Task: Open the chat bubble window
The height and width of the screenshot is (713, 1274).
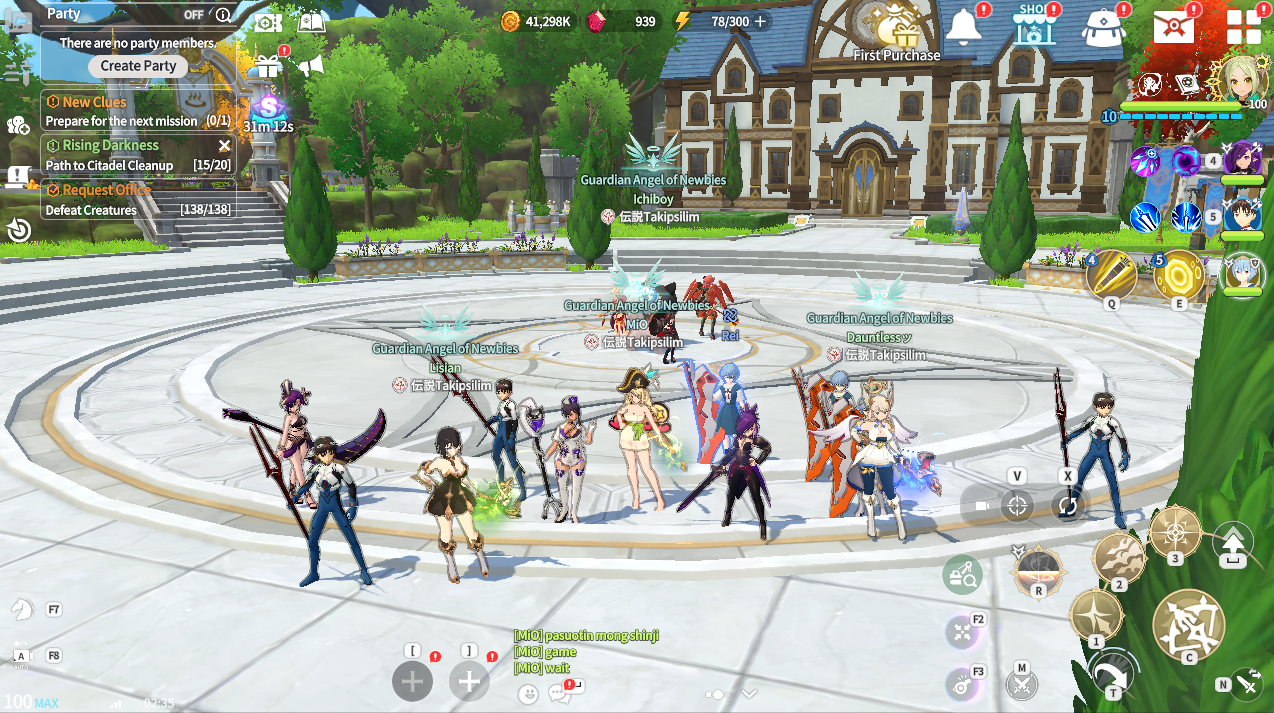Action: (559, 693)
